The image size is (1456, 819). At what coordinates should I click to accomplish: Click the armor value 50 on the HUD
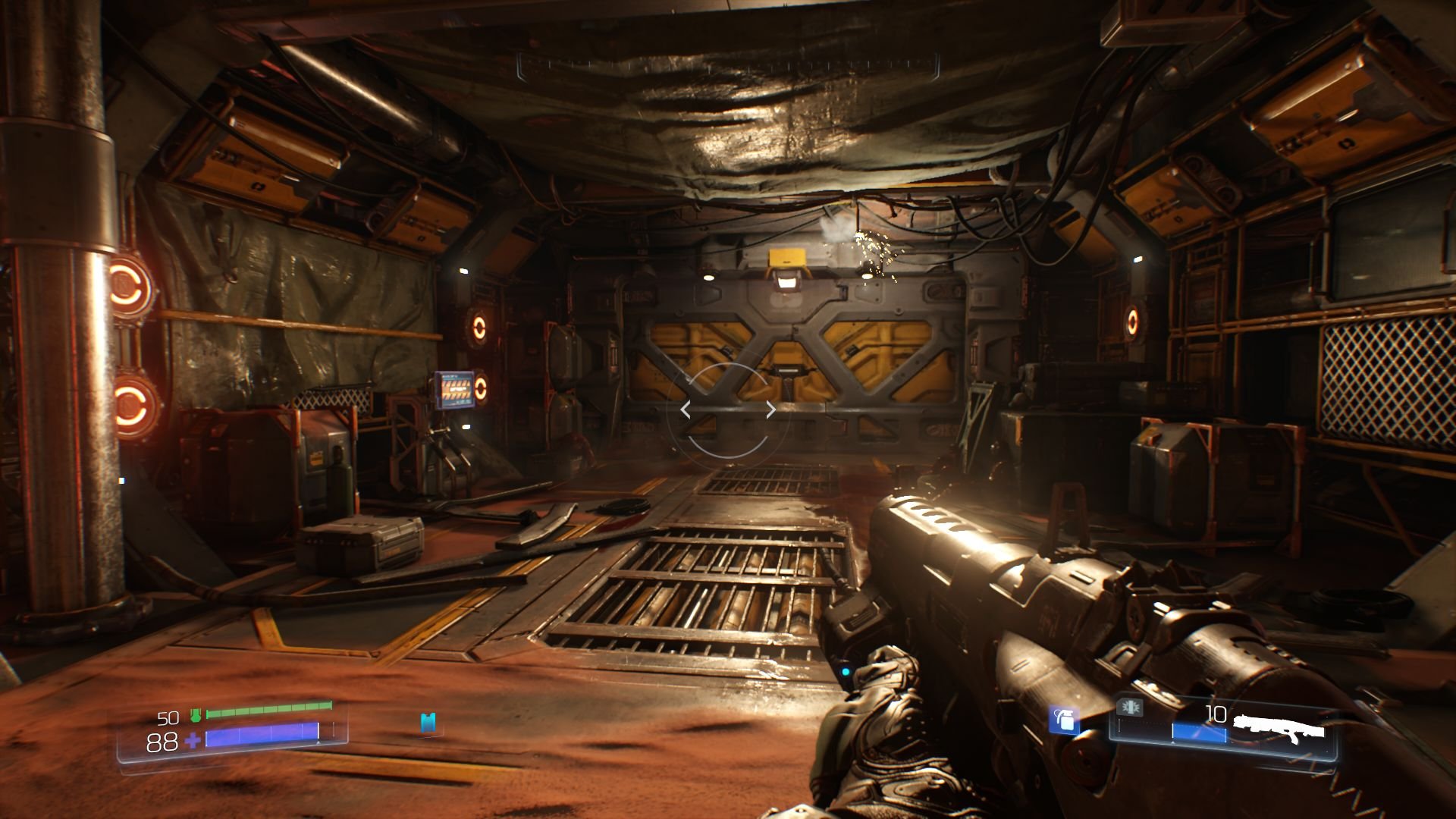[x=168, y=717]
